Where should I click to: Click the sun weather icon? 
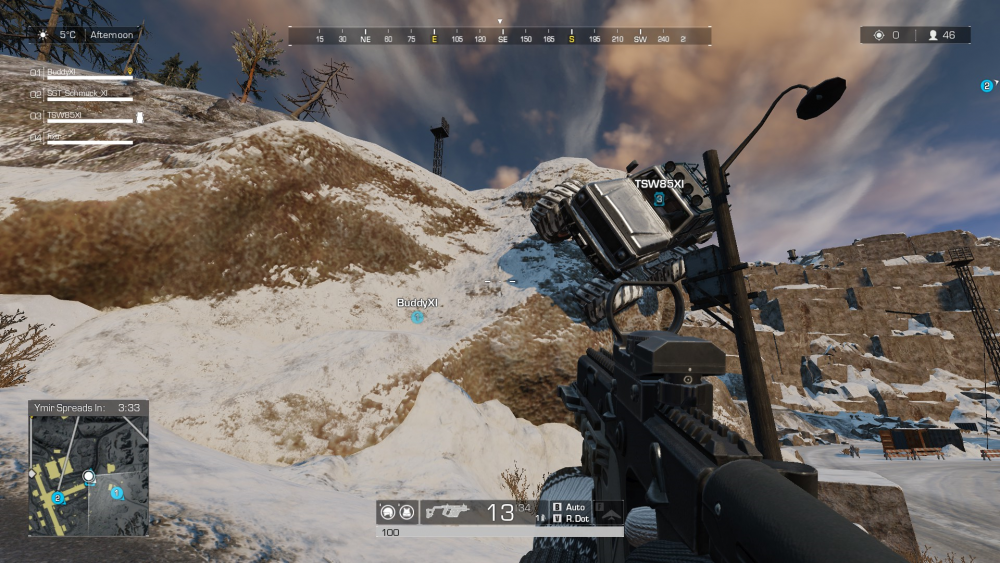click(x=43, y=34)
